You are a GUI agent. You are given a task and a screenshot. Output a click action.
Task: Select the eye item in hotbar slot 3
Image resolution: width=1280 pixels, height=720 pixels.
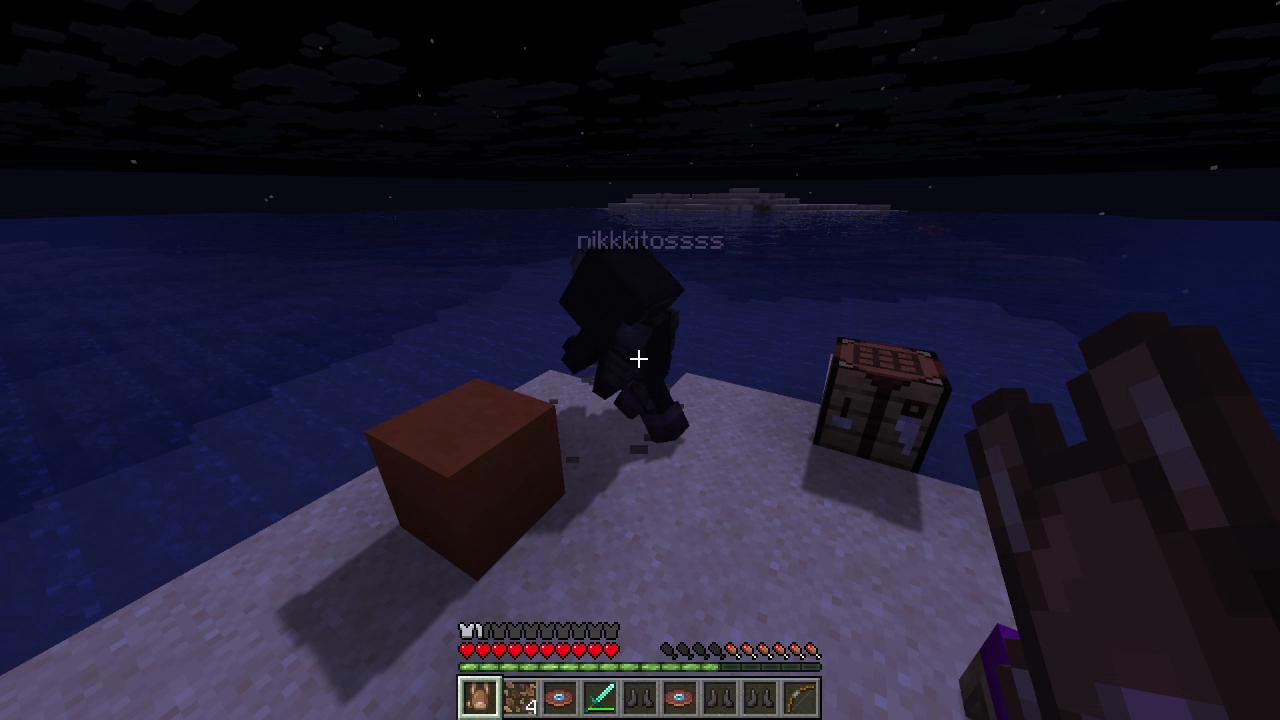[558, 697]
